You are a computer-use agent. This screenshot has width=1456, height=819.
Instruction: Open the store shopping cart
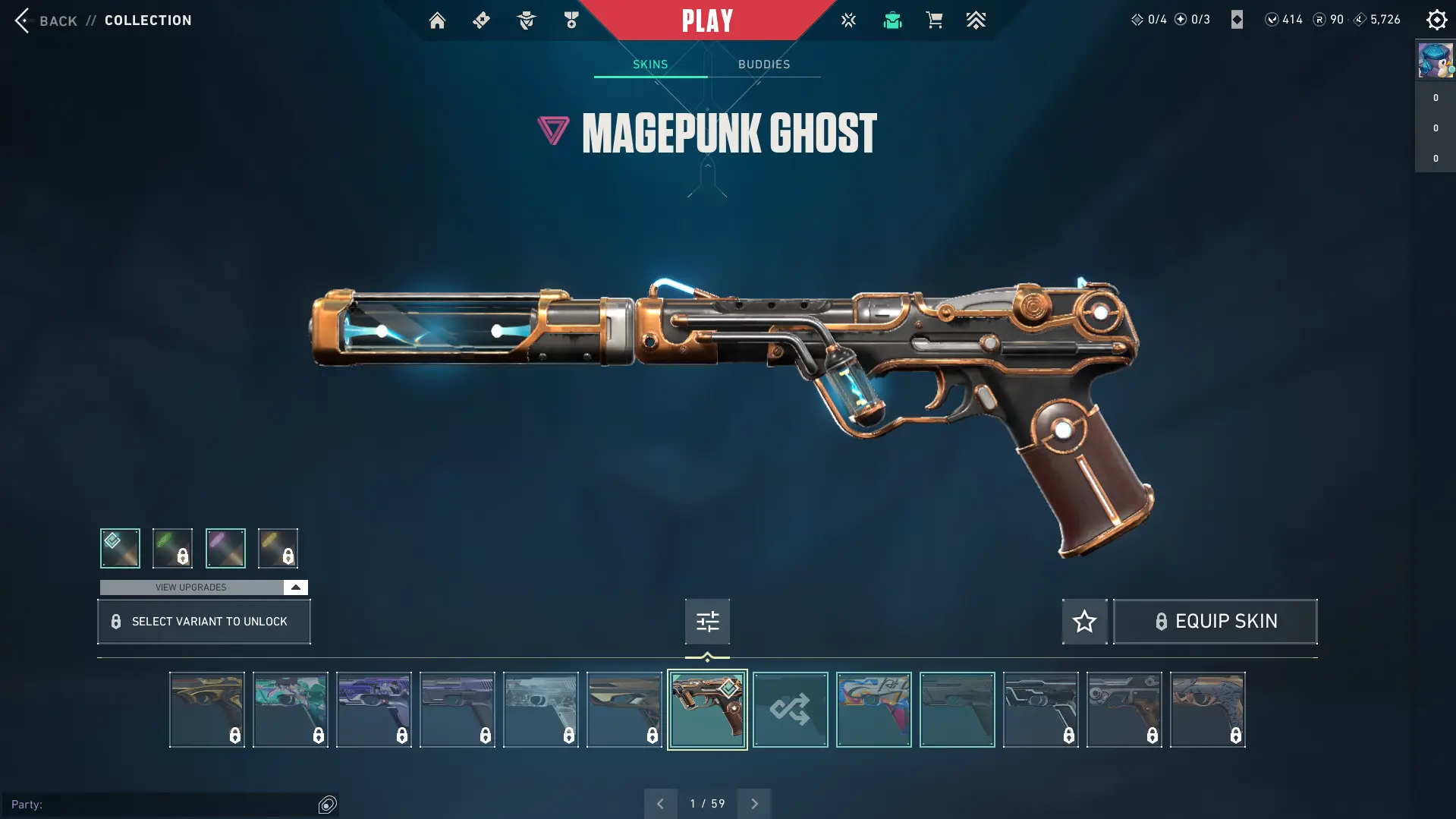(934, 20)
